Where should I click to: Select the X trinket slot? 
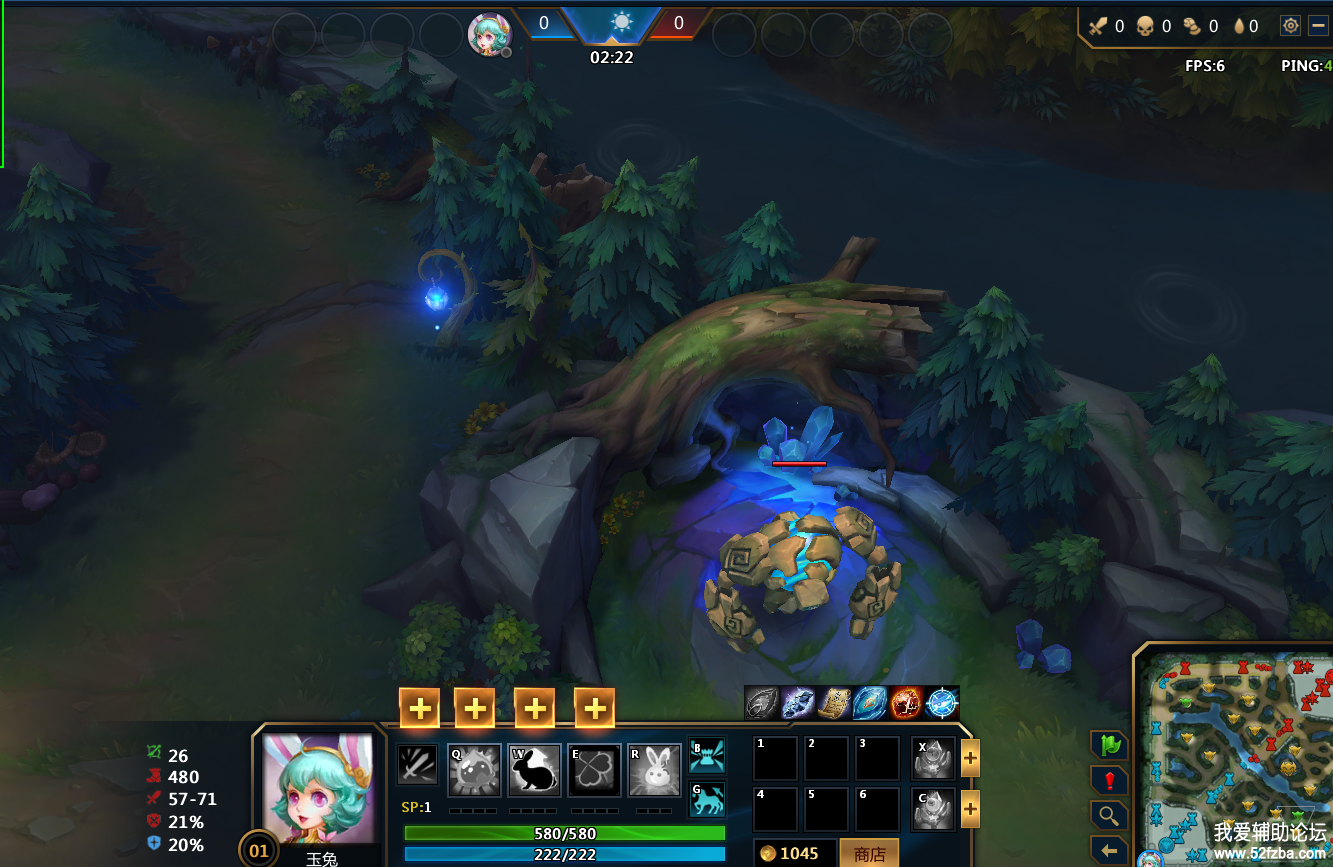pos(933,758)
